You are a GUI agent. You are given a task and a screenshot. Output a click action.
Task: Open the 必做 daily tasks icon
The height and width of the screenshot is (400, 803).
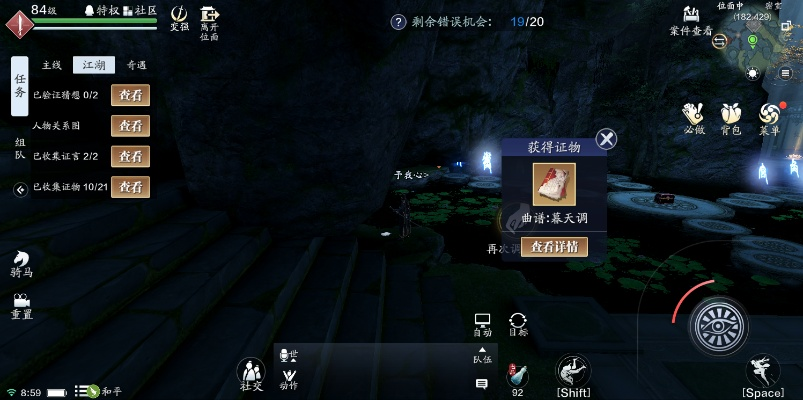[695, 116]
